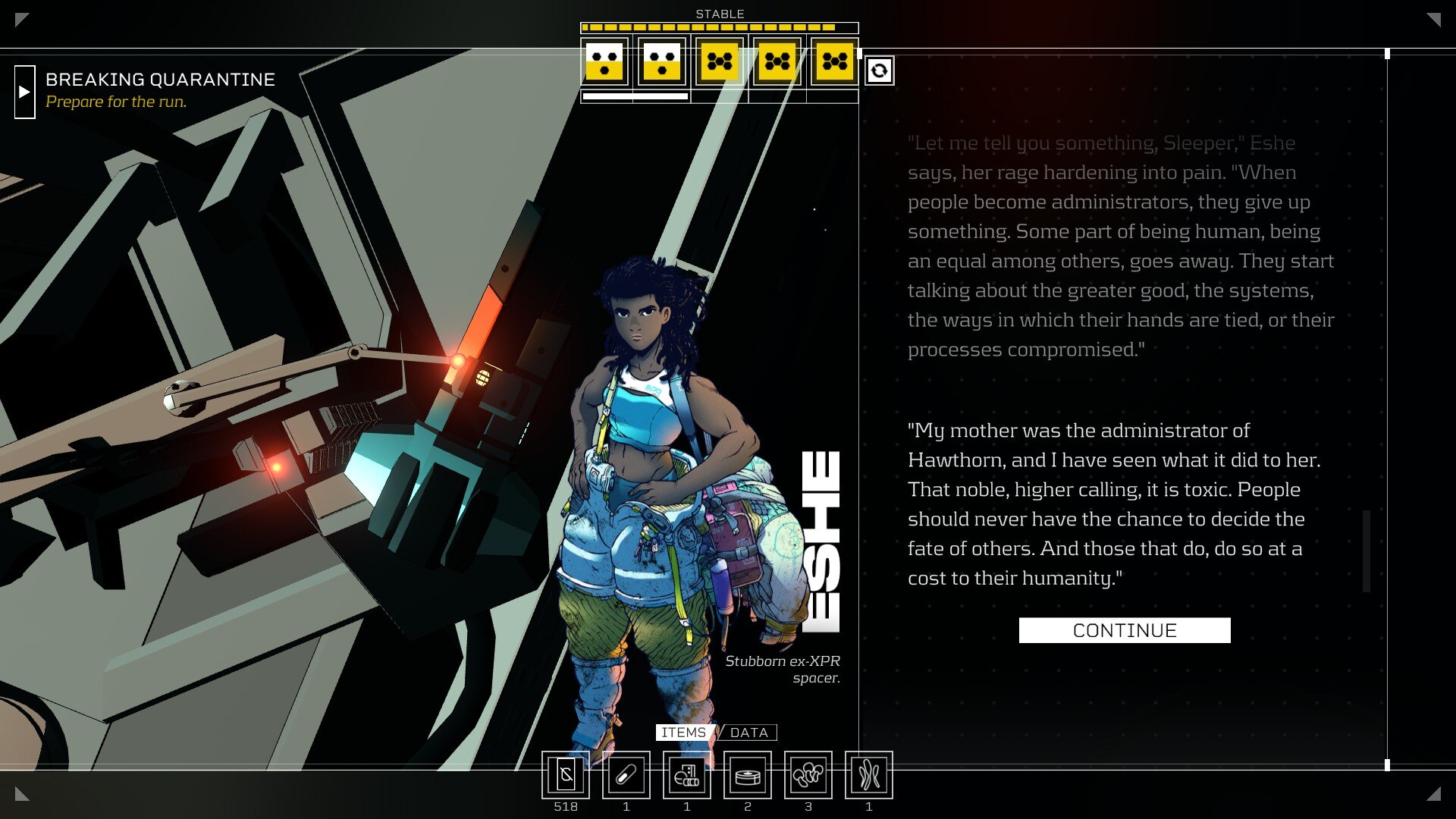The image size is (1456, 819).
Task: Select the Items tab
Action: (683, 733)
